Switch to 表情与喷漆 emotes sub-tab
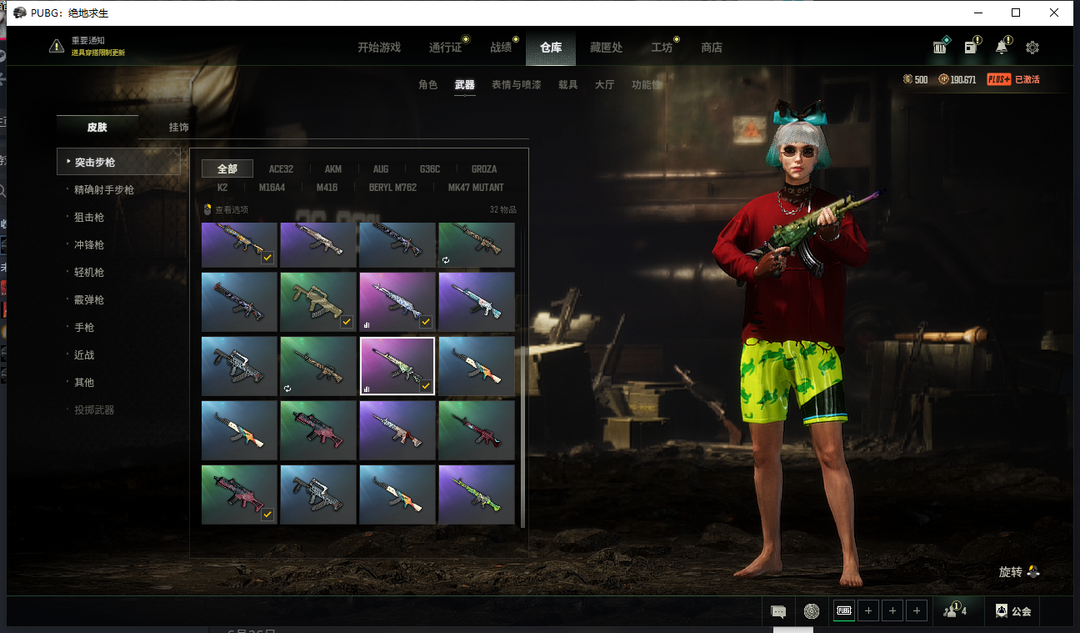This screenshot has height=633, width=1080. click(x=516, y=85)
